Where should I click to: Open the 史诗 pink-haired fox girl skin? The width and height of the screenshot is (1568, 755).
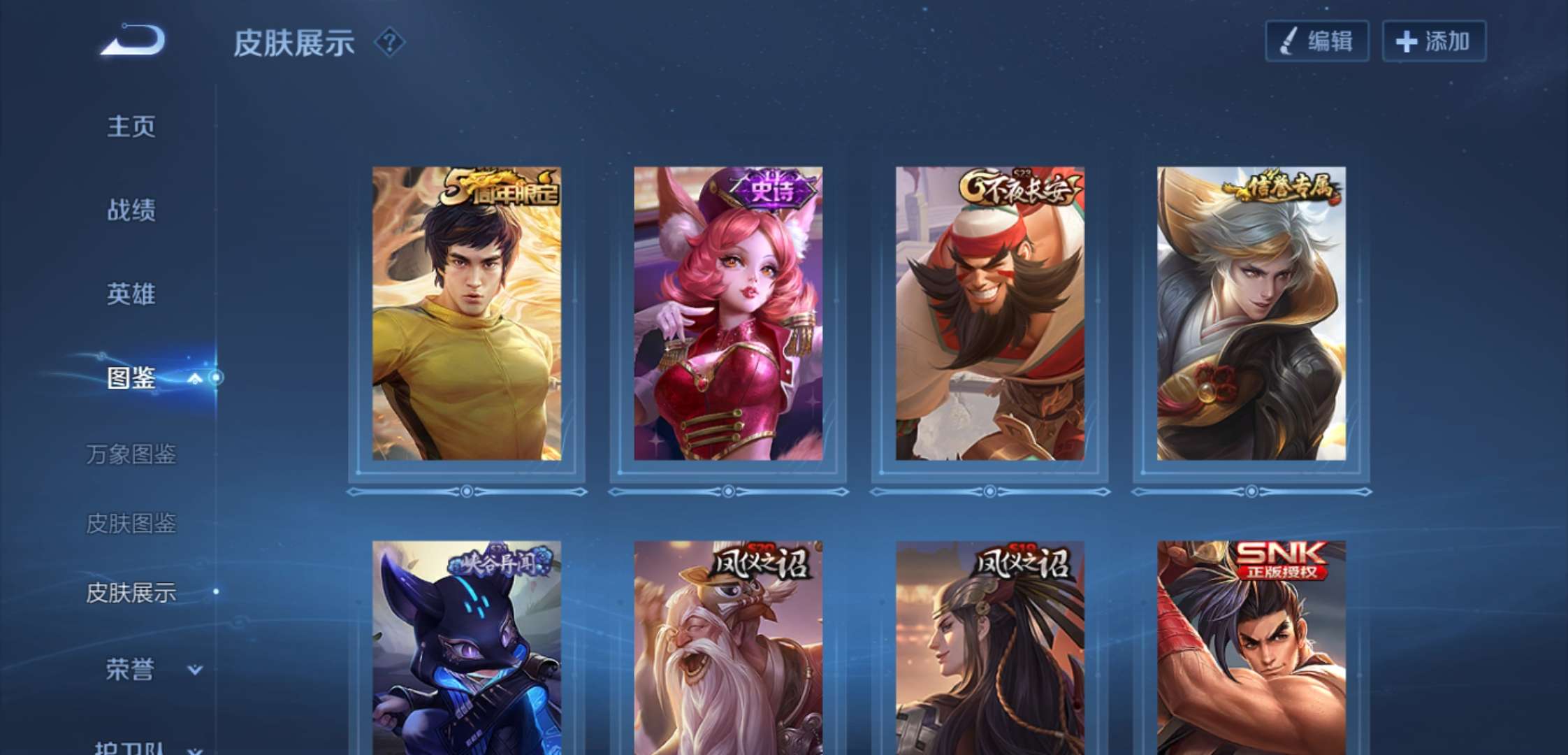tap(727, 313)
